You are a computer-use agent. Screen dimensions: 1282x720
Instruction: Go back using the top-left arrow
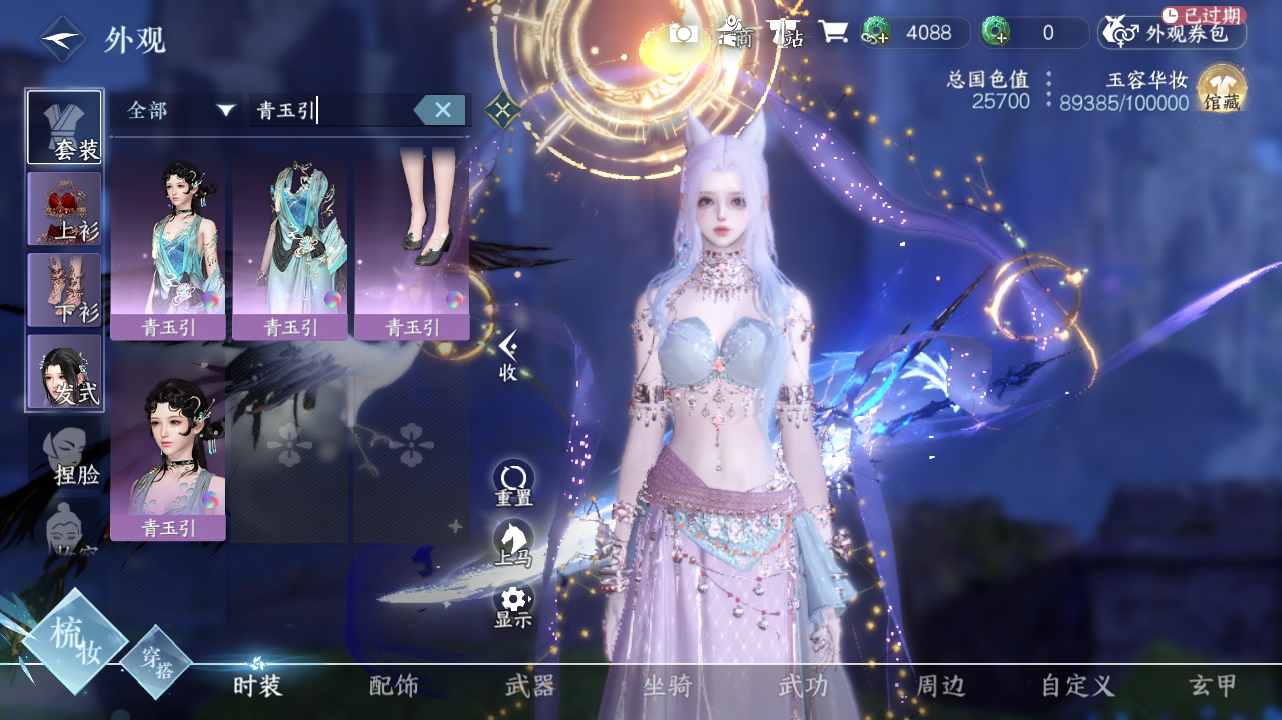(x=61, y=39)
